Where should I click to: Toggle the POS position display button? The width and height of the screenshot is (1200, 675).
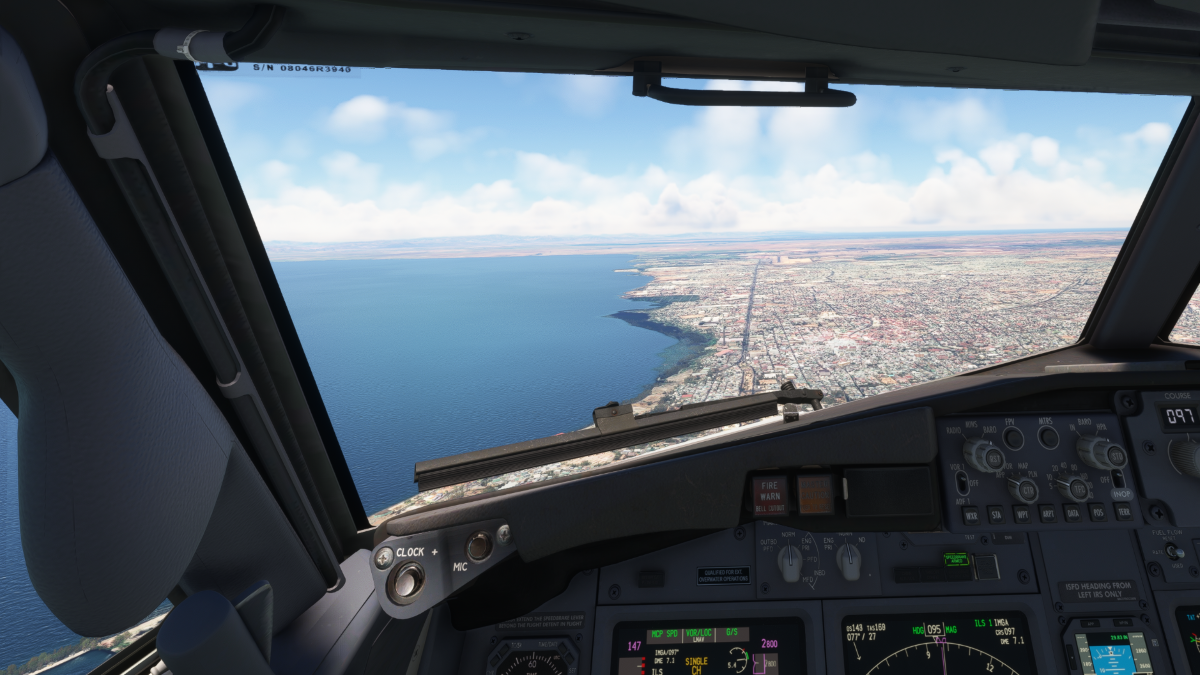(1098, 515)
